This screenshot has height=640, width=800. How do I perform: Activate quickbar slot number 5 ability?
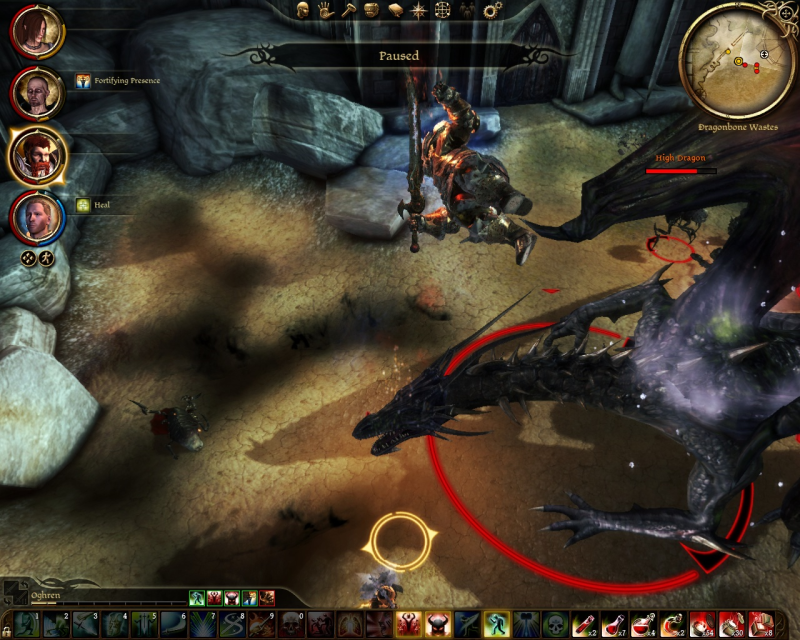[143, 625]
